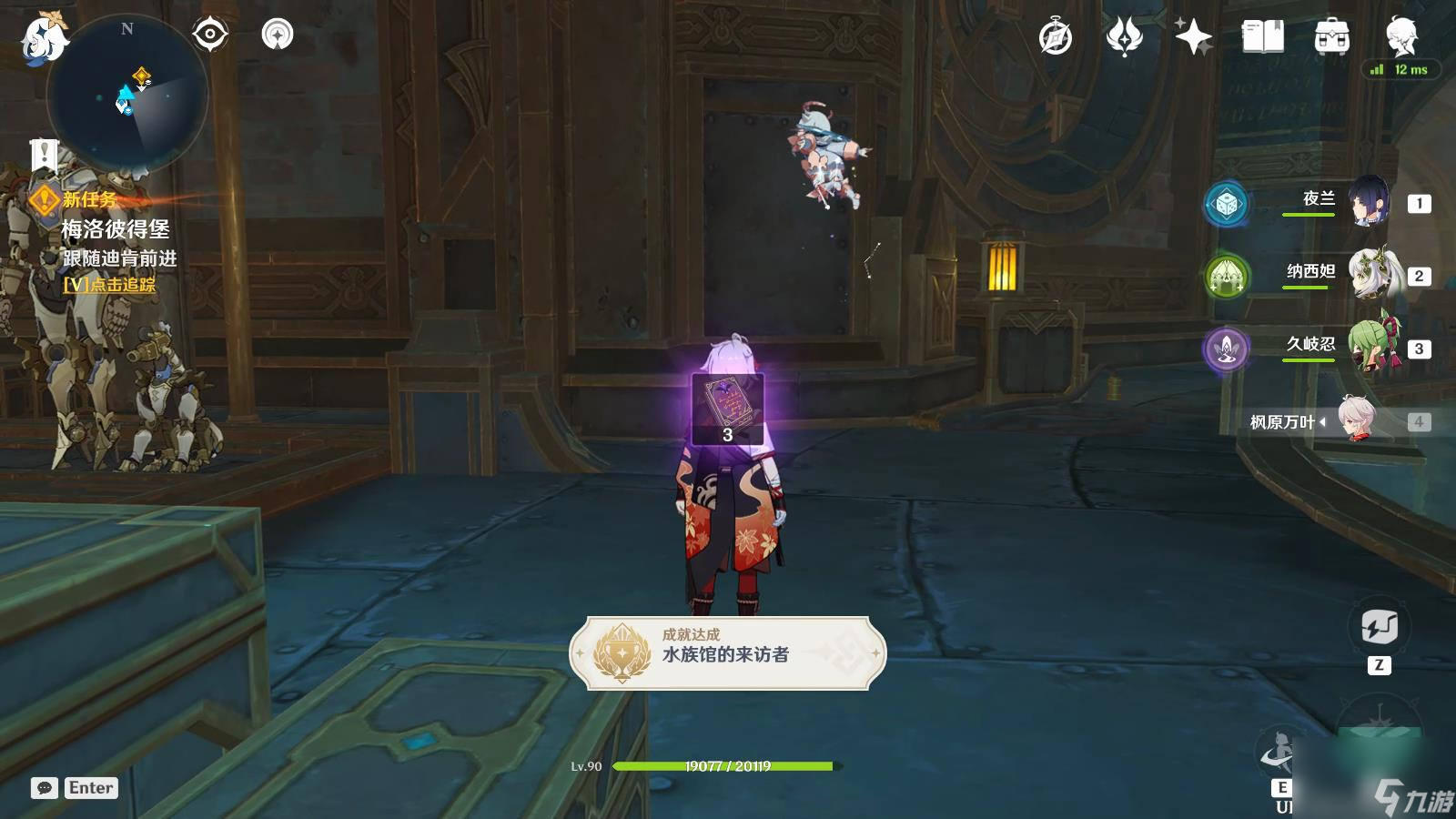This screenshot has width=1456, height=819.
Task: Click the Lv.90 experience progress bar
Action: coord(728,765)
